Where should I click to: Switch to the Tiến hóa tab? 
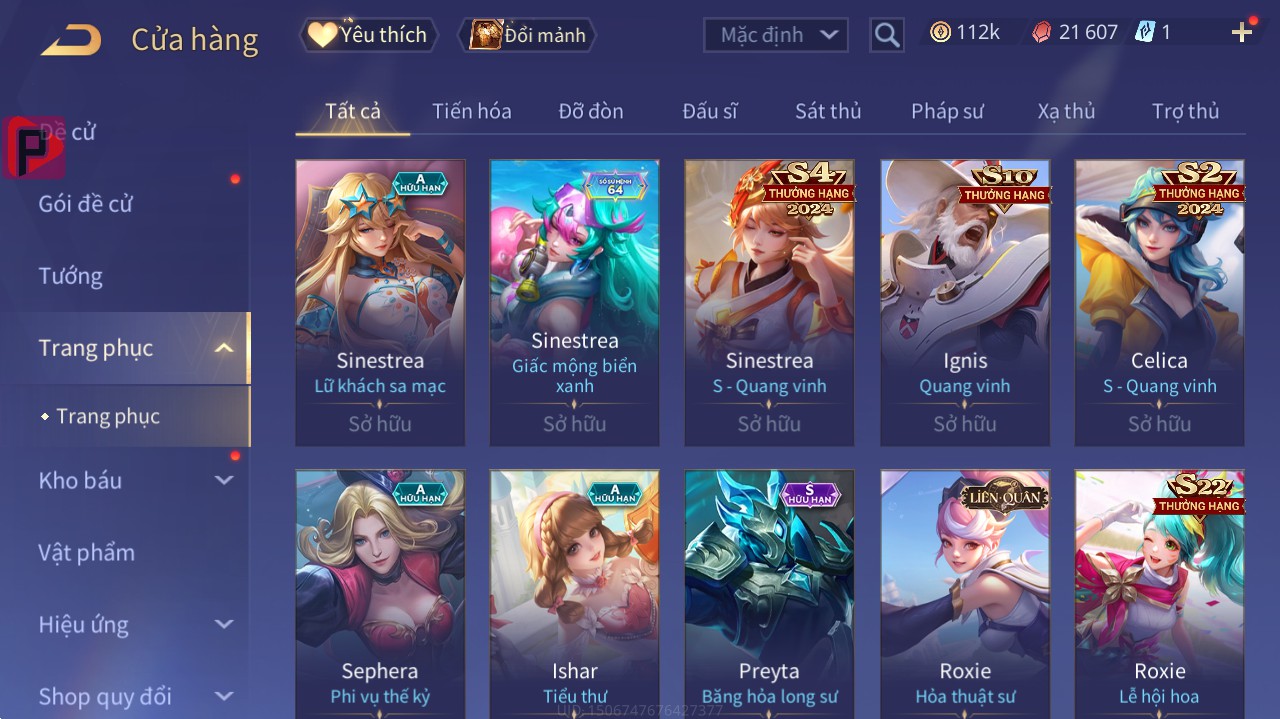click(x=471, y=111)
